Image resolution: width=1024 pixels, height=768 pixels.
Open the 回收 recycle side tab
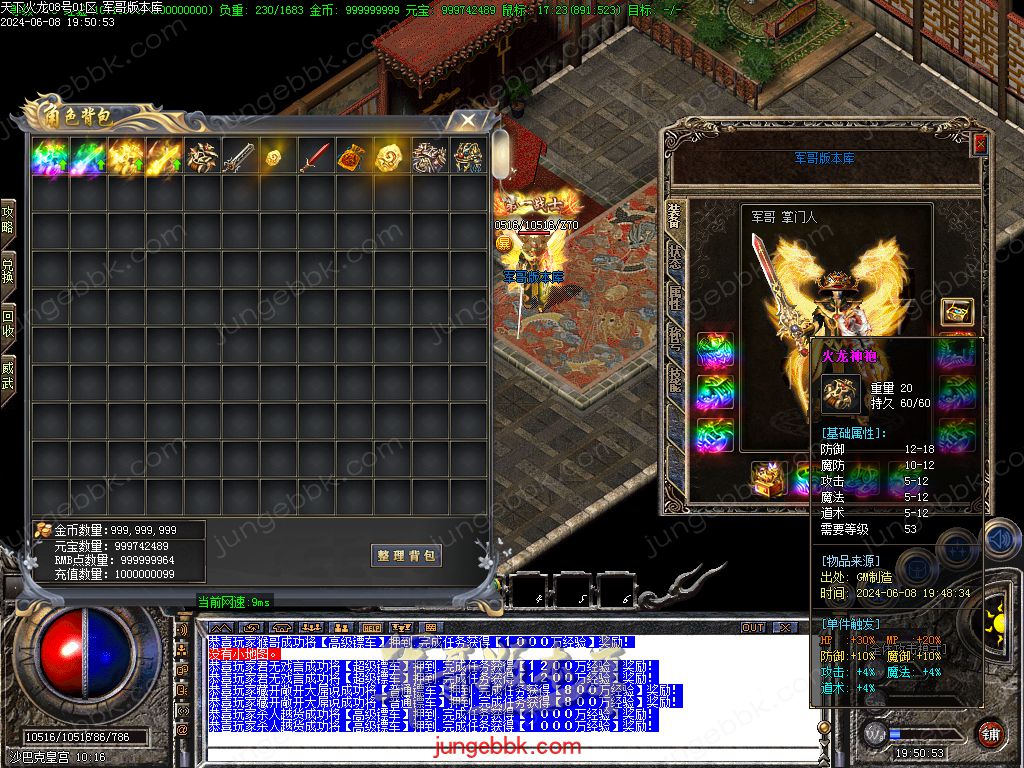pyautogui.click(x=8, y=324)
